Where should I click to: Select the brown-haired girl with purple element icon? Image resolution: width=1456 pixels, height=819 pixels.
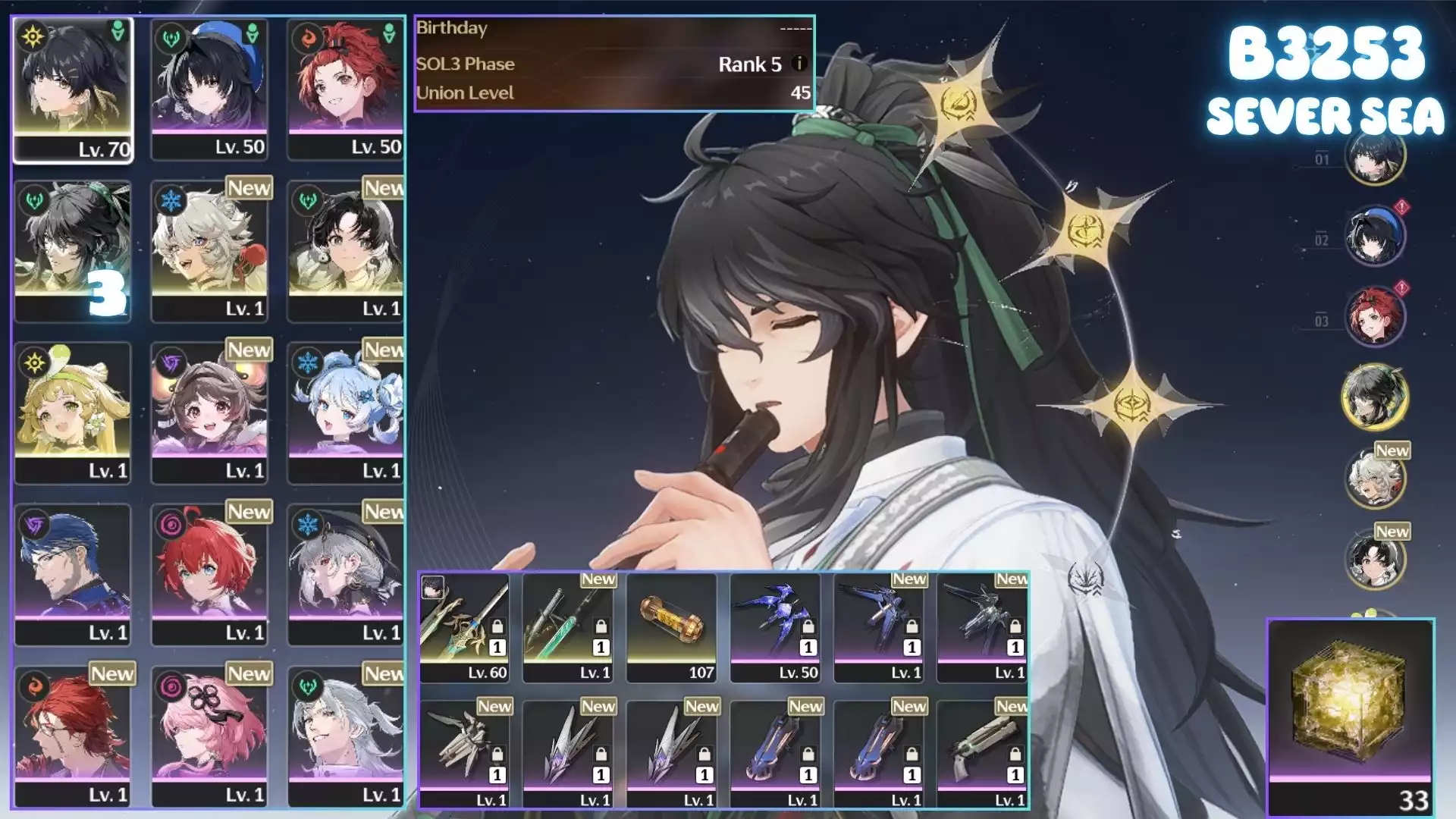(x=209, y=412)
